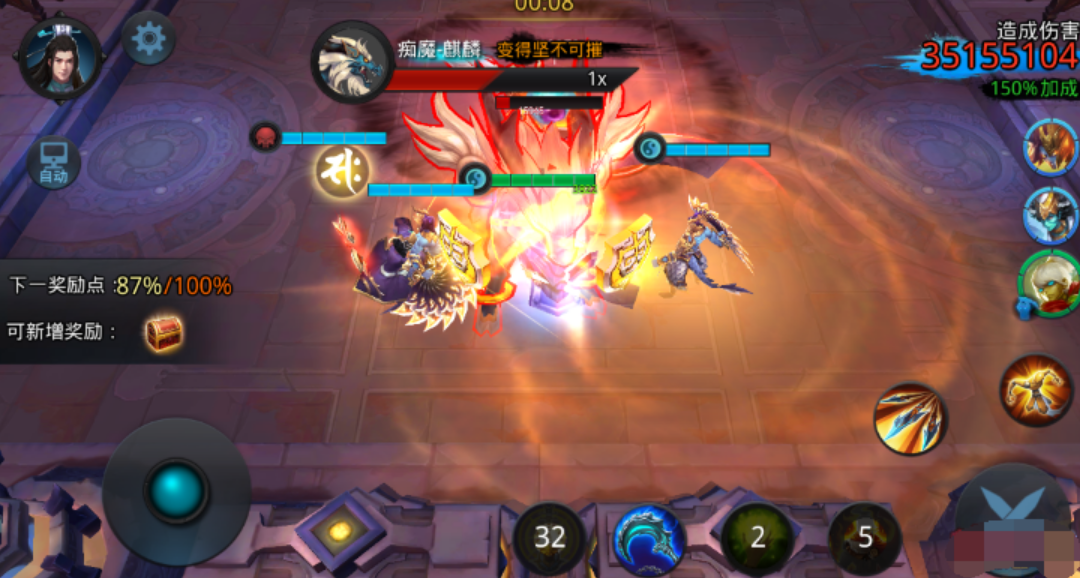Image resolution: width=1080 pixels, height=578 pixels.
Task: Activate the triple blue blades skill
Action: point(910,420)
